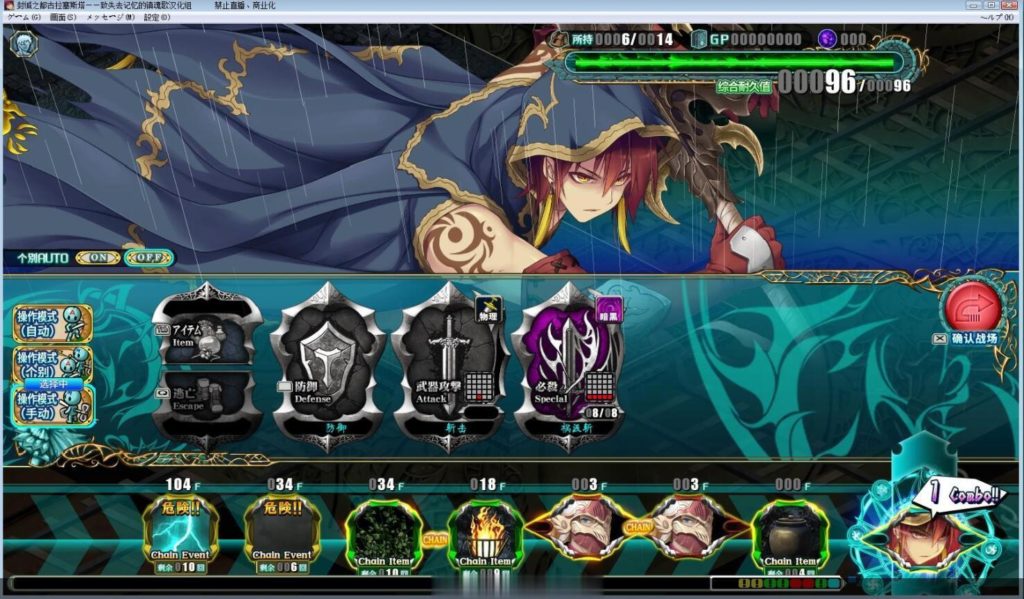Image resolution: width=1024 pixels, height=599 pixels.
Task: Click the red confirm battlefield button
Action: (972, 309)
